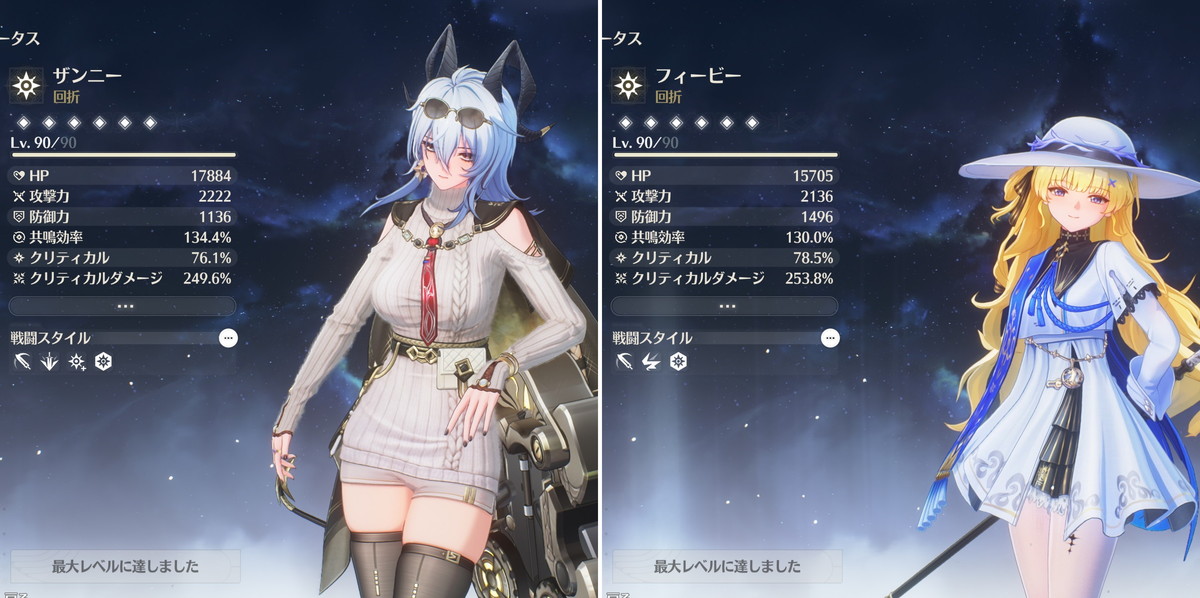This screenshot has height=598, width=1200.
Task: Select Zani's sword slash combat style icon
Action: coord(23,361)
